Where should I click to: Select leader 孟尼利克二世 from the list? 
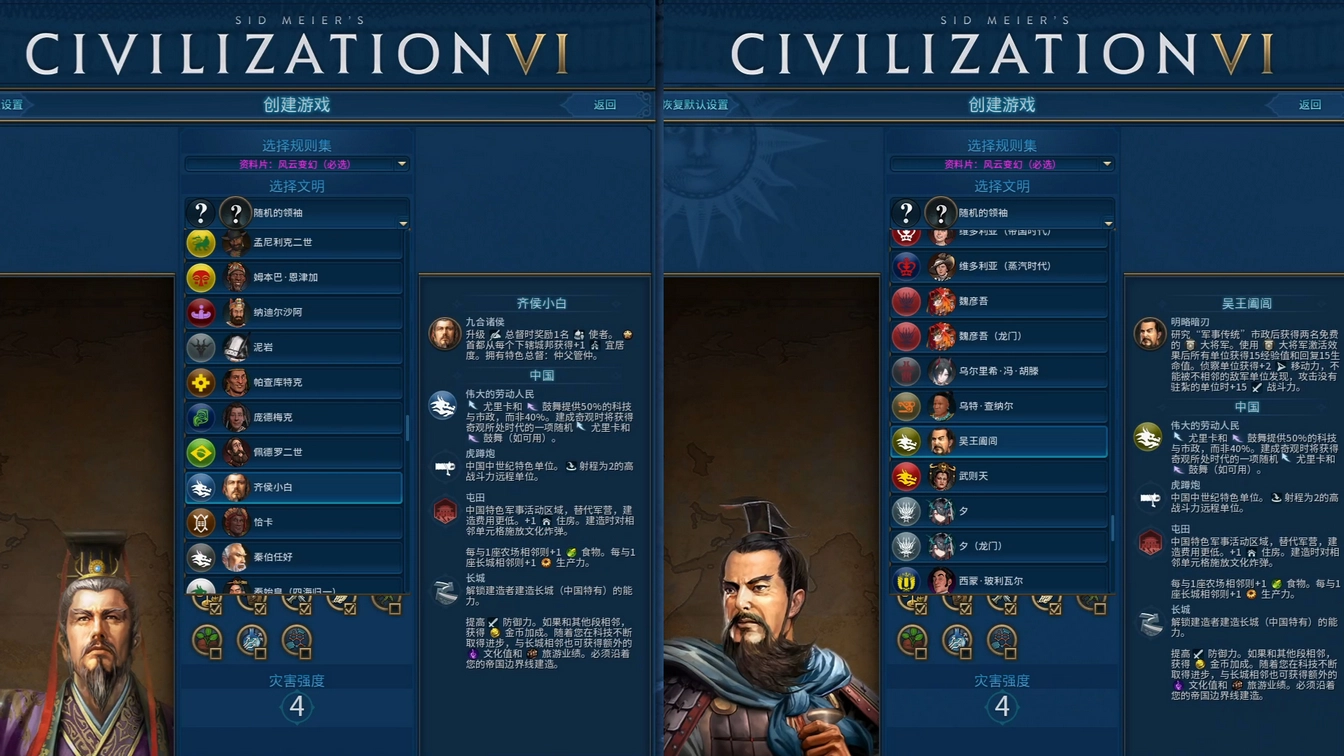tap(294, 242)
